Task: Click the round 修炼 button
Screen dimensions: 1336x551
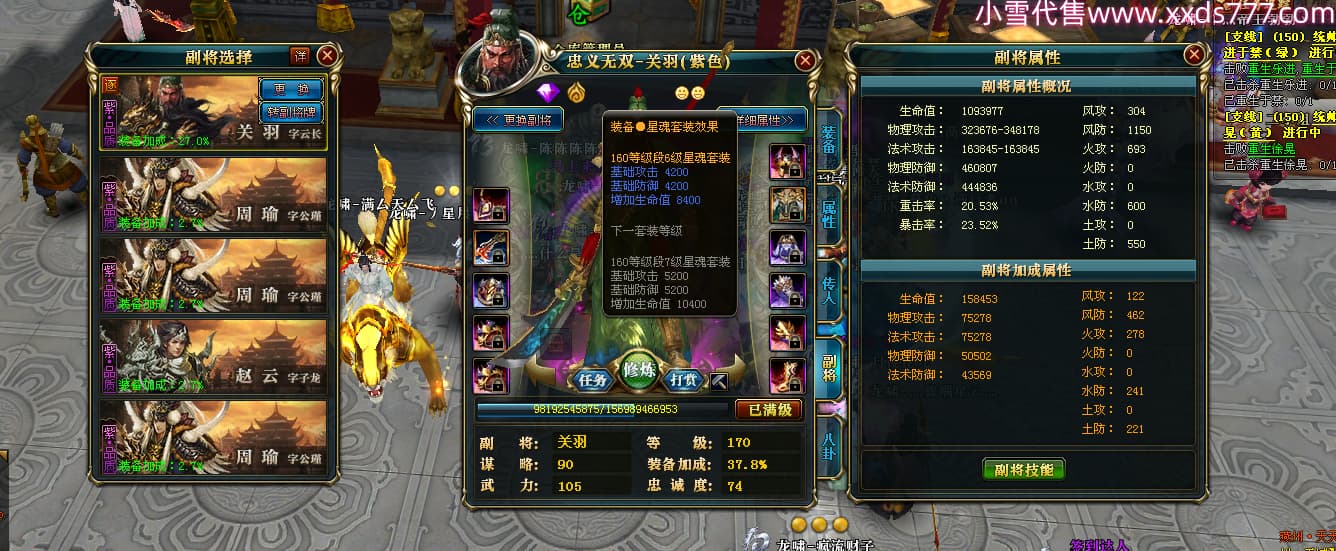Action: 639,372
